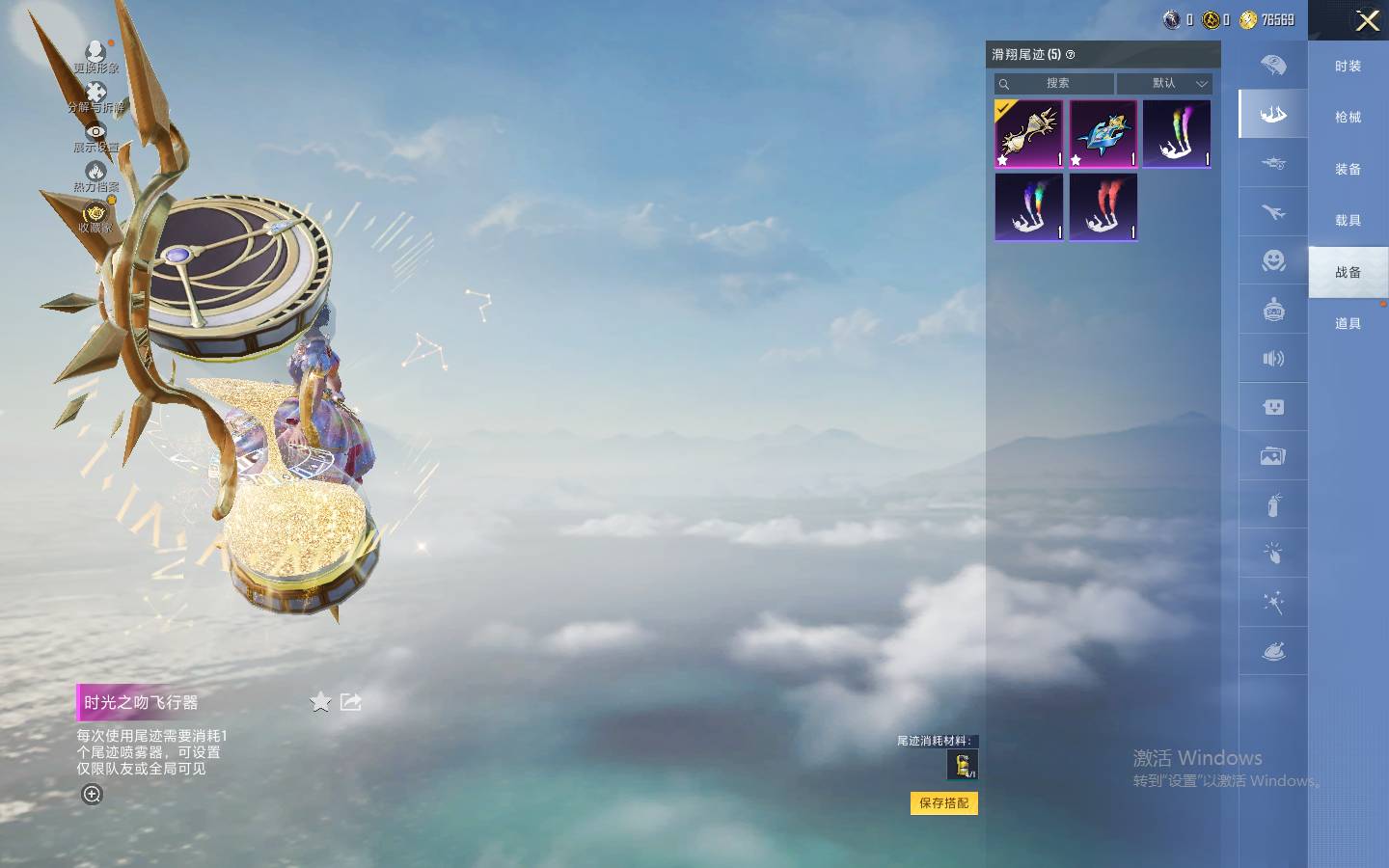Open the 道具 tab
The height and width of the screenshot is (868, 1389).
click(1348, 324)
